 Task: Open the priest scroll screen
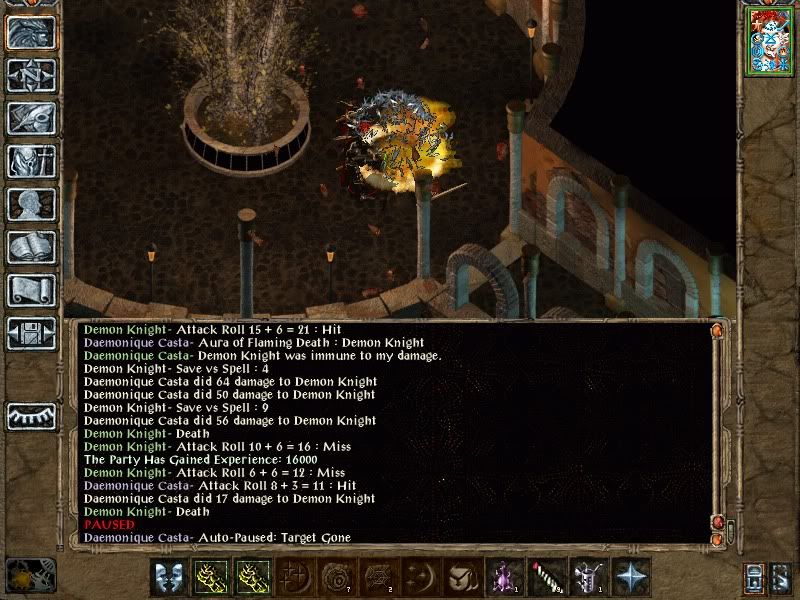(x=31, y=290)
